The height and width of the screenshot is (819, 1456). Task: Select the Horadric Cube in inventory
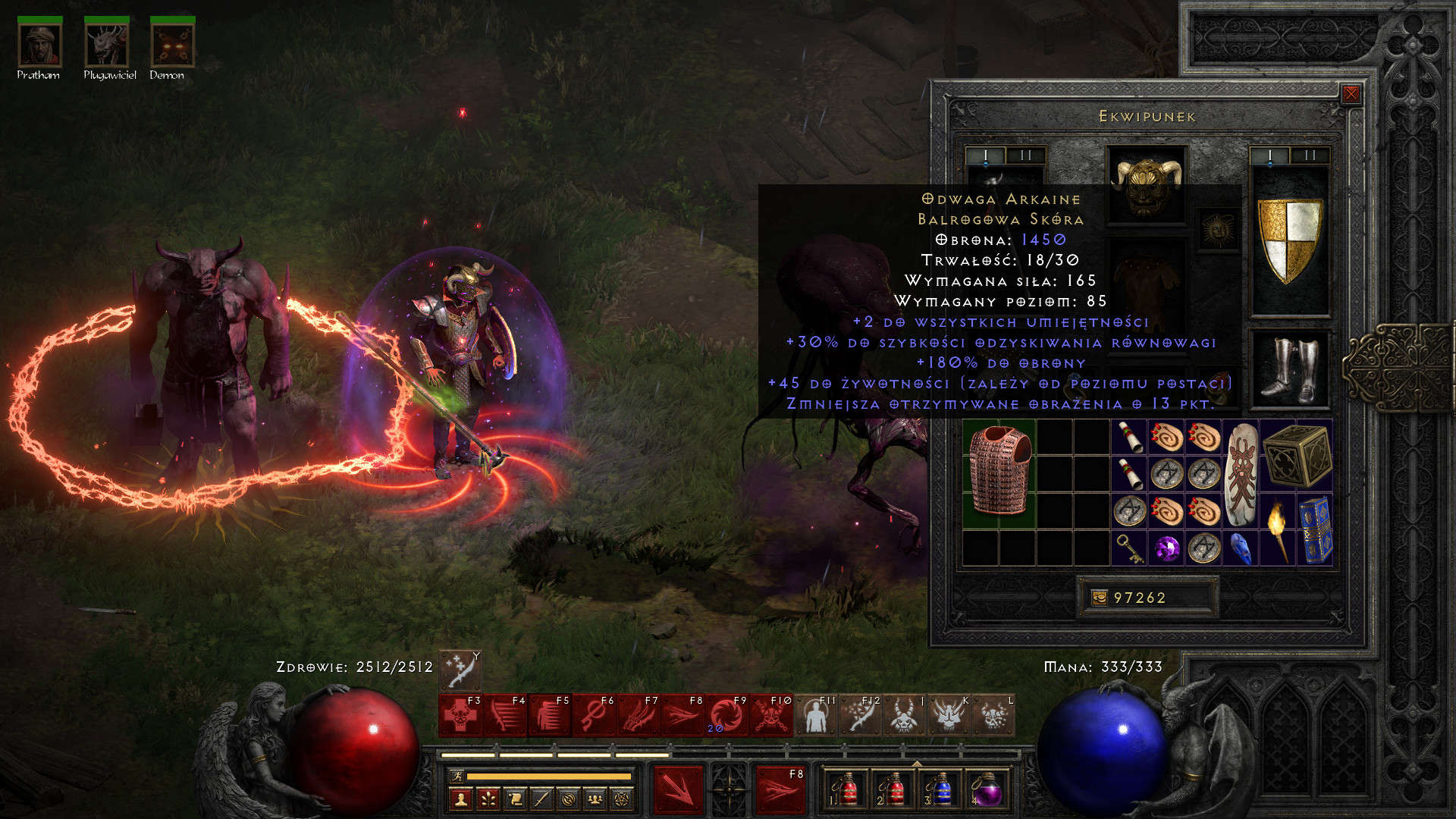(1298, 455)
